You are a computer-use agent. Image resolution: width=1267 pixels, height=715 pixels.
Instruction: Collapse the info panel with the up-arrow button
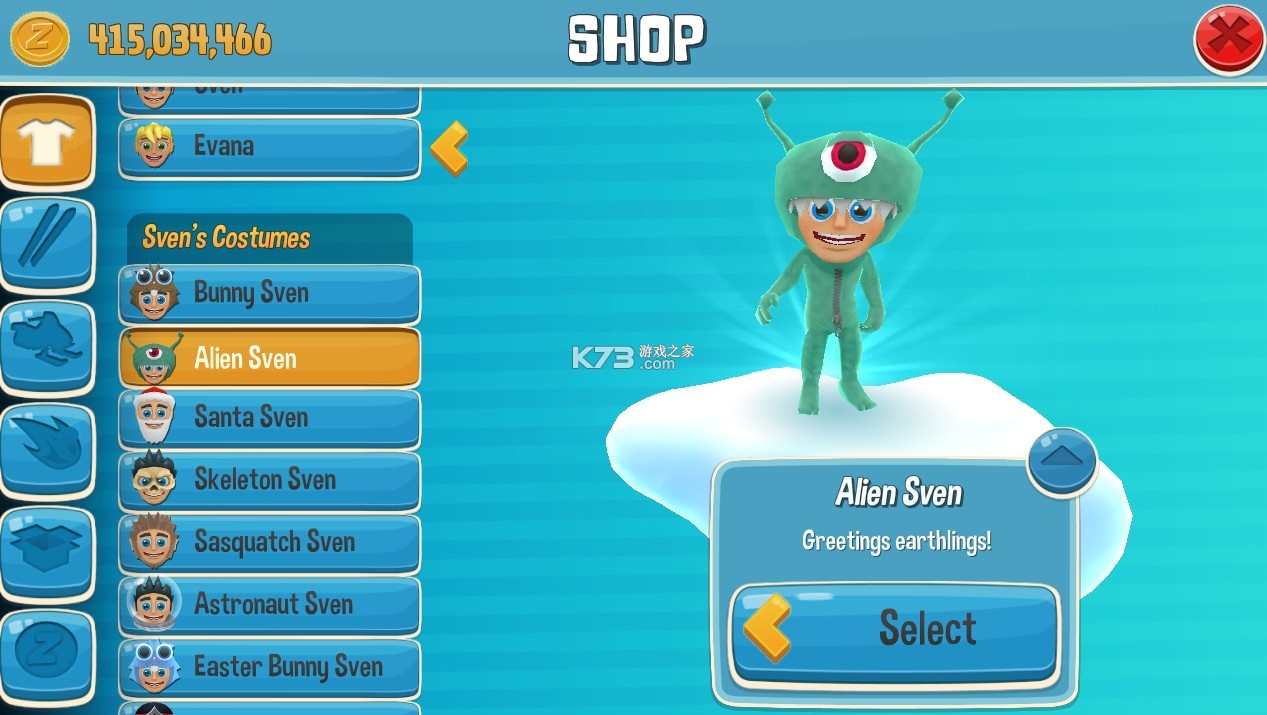1062,459
